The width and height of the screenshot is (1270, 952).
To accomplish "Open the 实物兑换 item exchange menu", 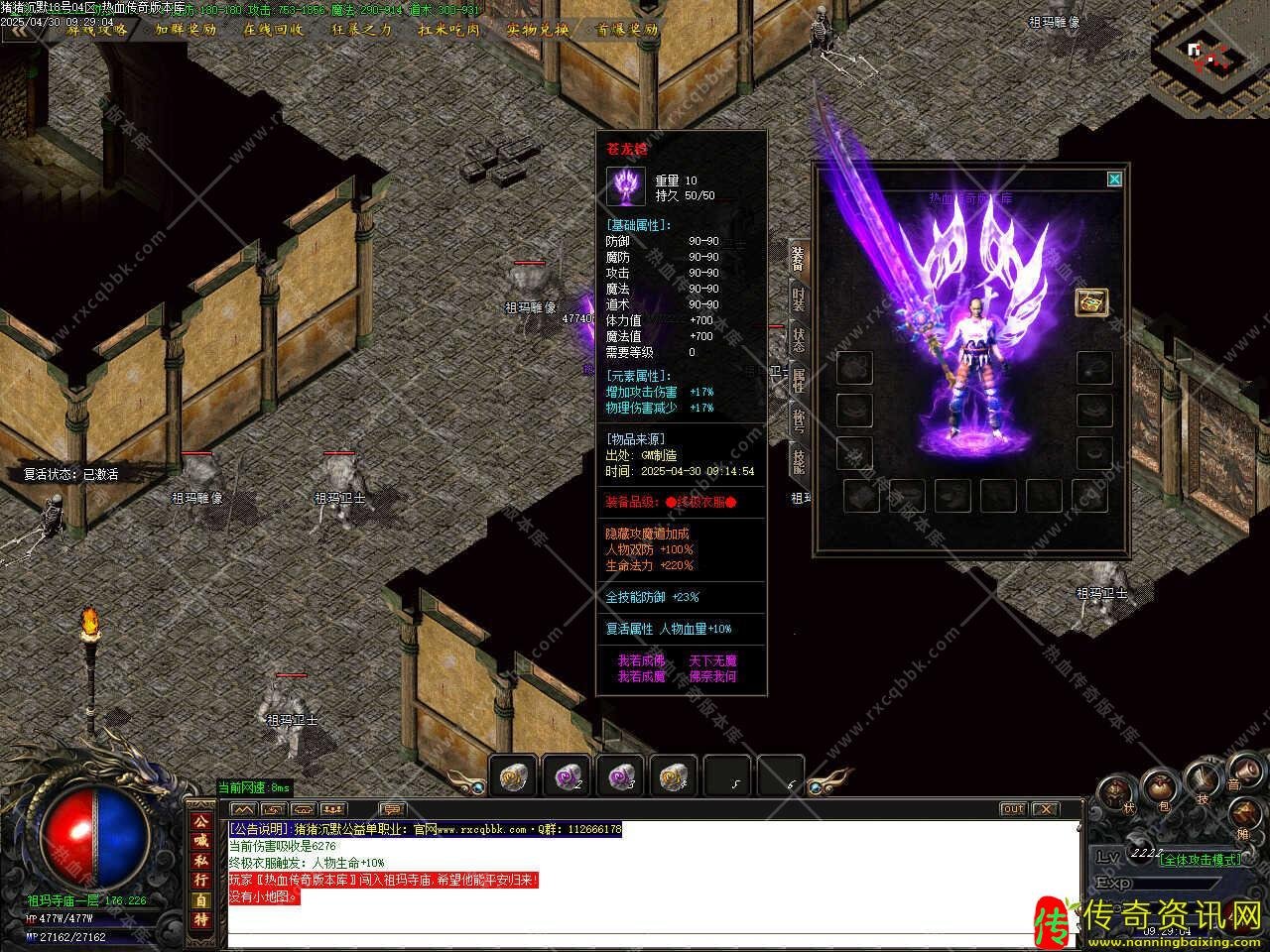I will [538, 30].
